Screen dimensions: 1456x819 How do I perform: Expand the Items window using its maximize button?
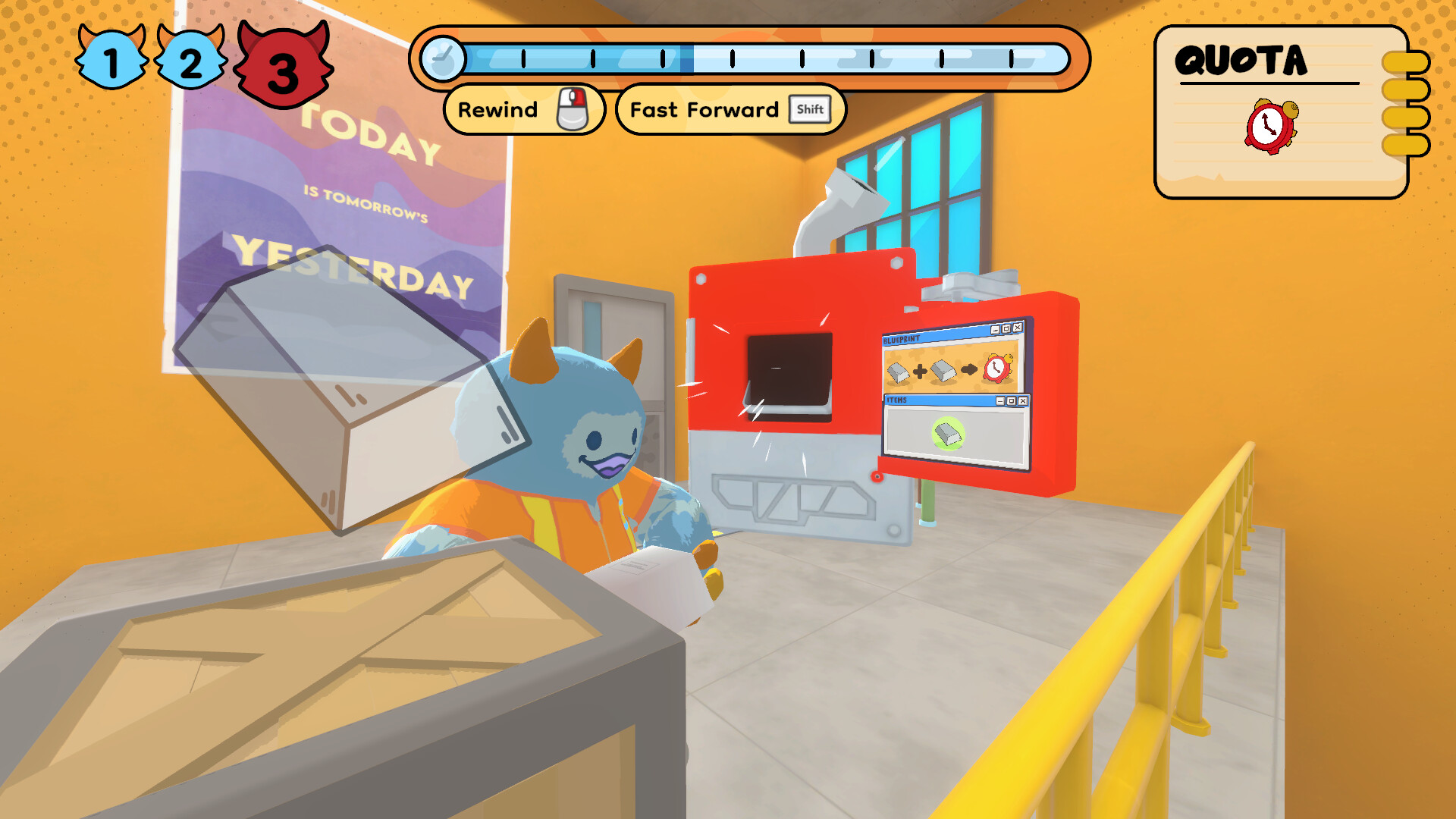point(1011,401)
